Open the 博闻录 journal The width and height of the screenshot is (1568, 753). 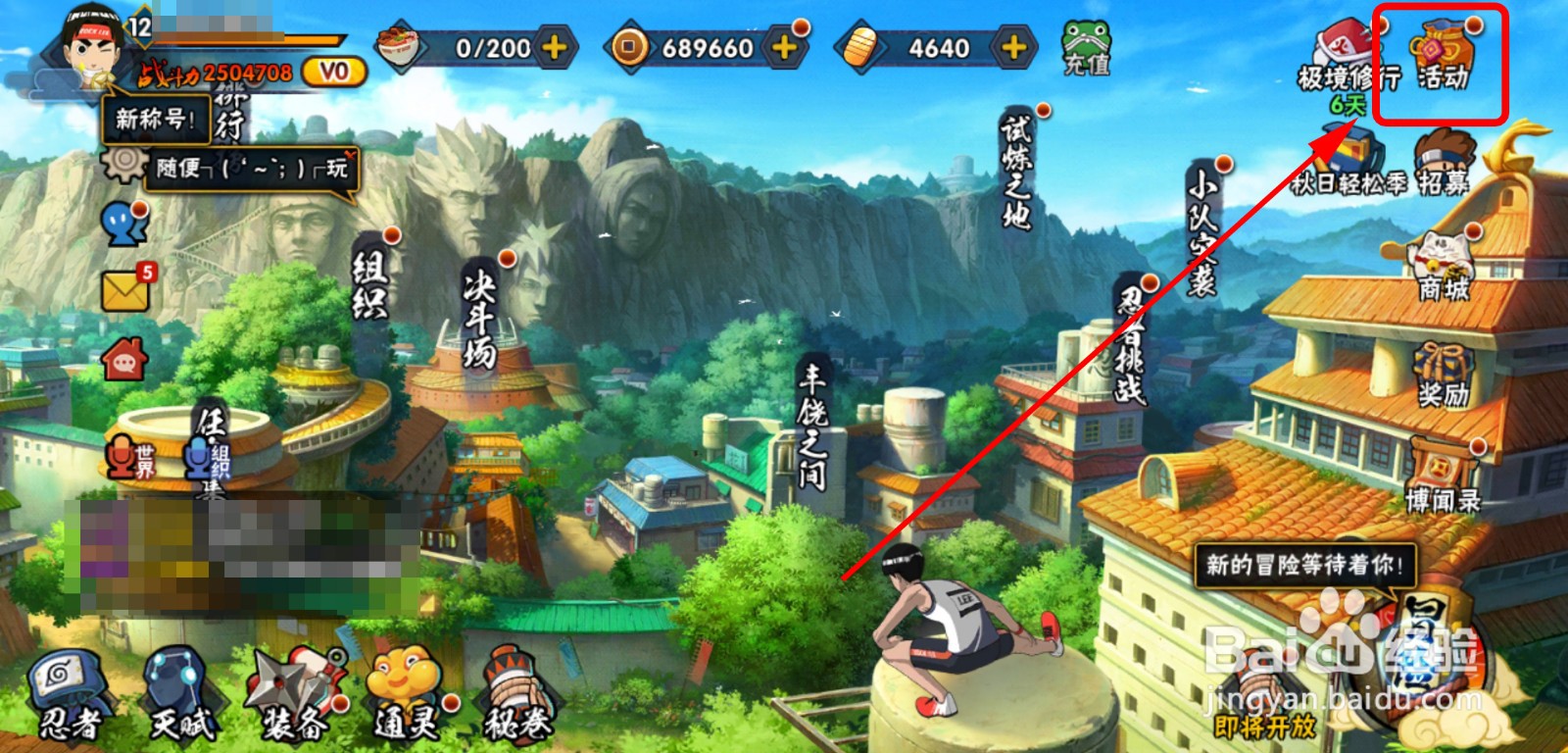coord(1443,478)
